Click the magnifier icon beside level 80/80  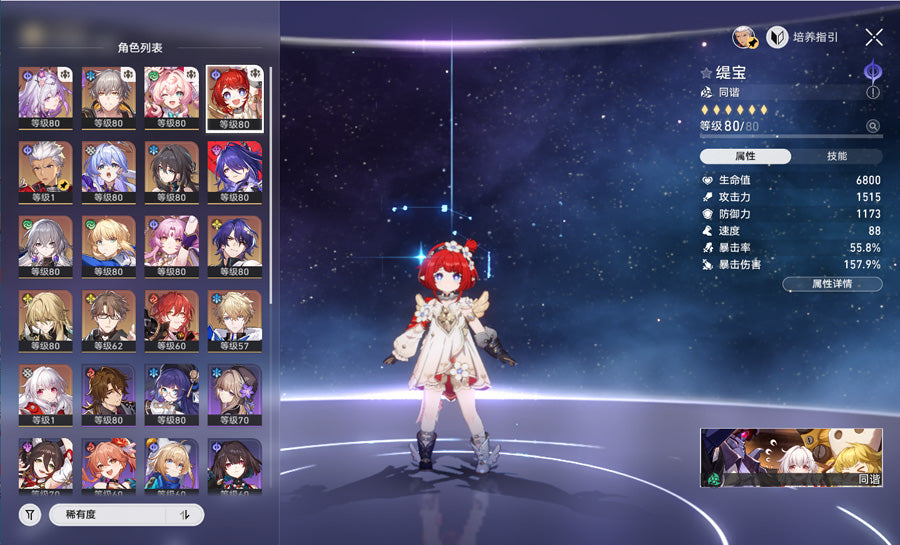click(873, 126)
